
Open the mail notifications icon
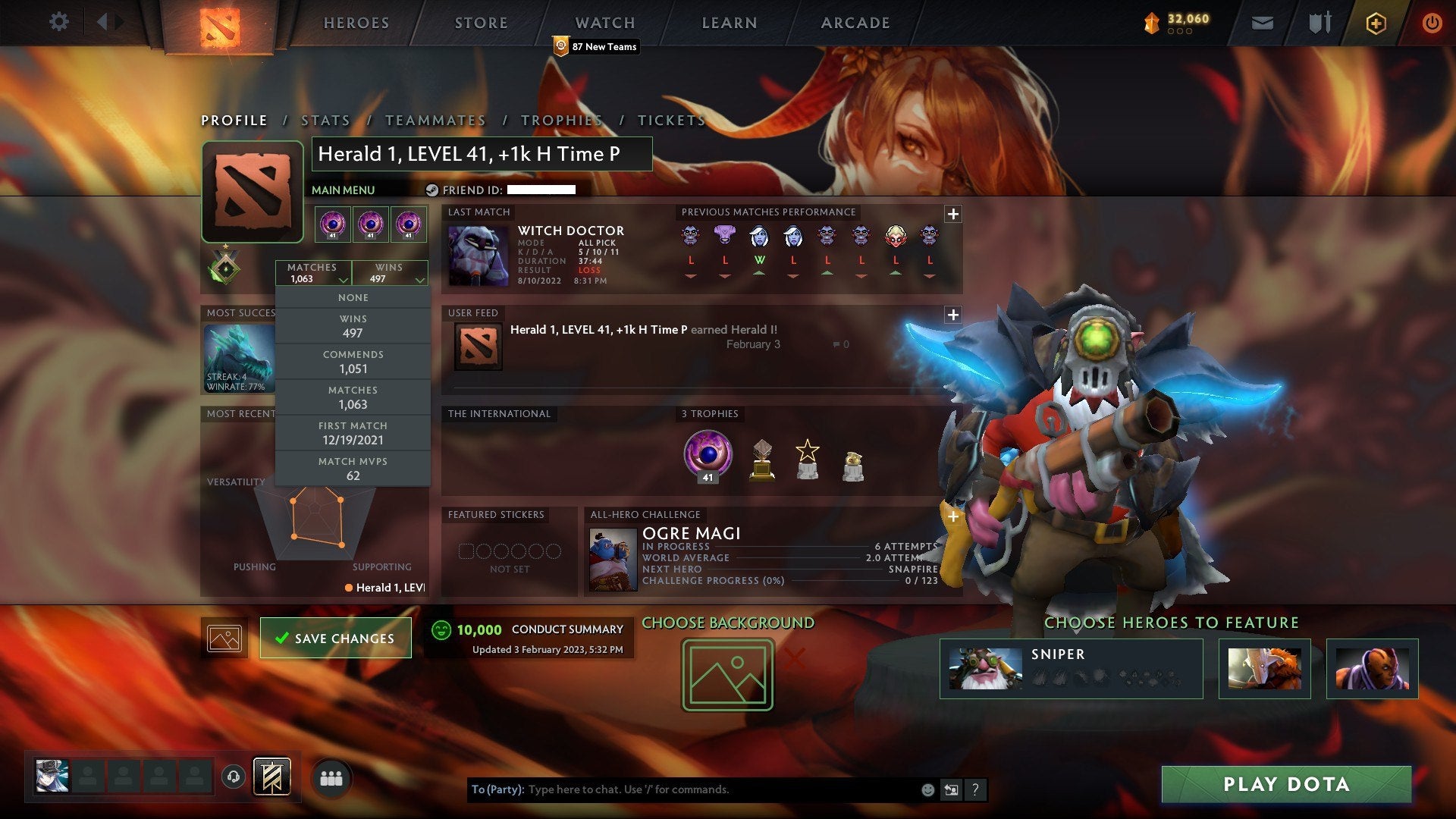[x=1262, y=22]
